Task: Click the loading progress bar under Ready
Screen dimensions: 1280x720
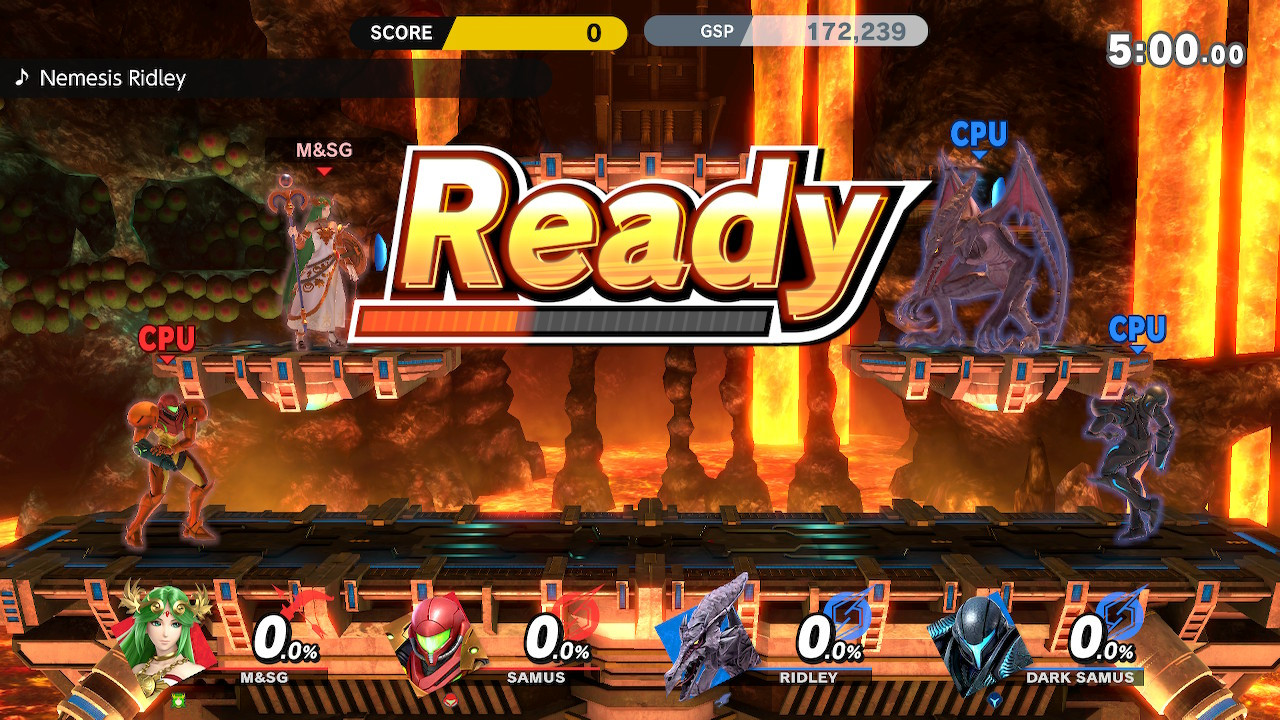Action: 567,322
